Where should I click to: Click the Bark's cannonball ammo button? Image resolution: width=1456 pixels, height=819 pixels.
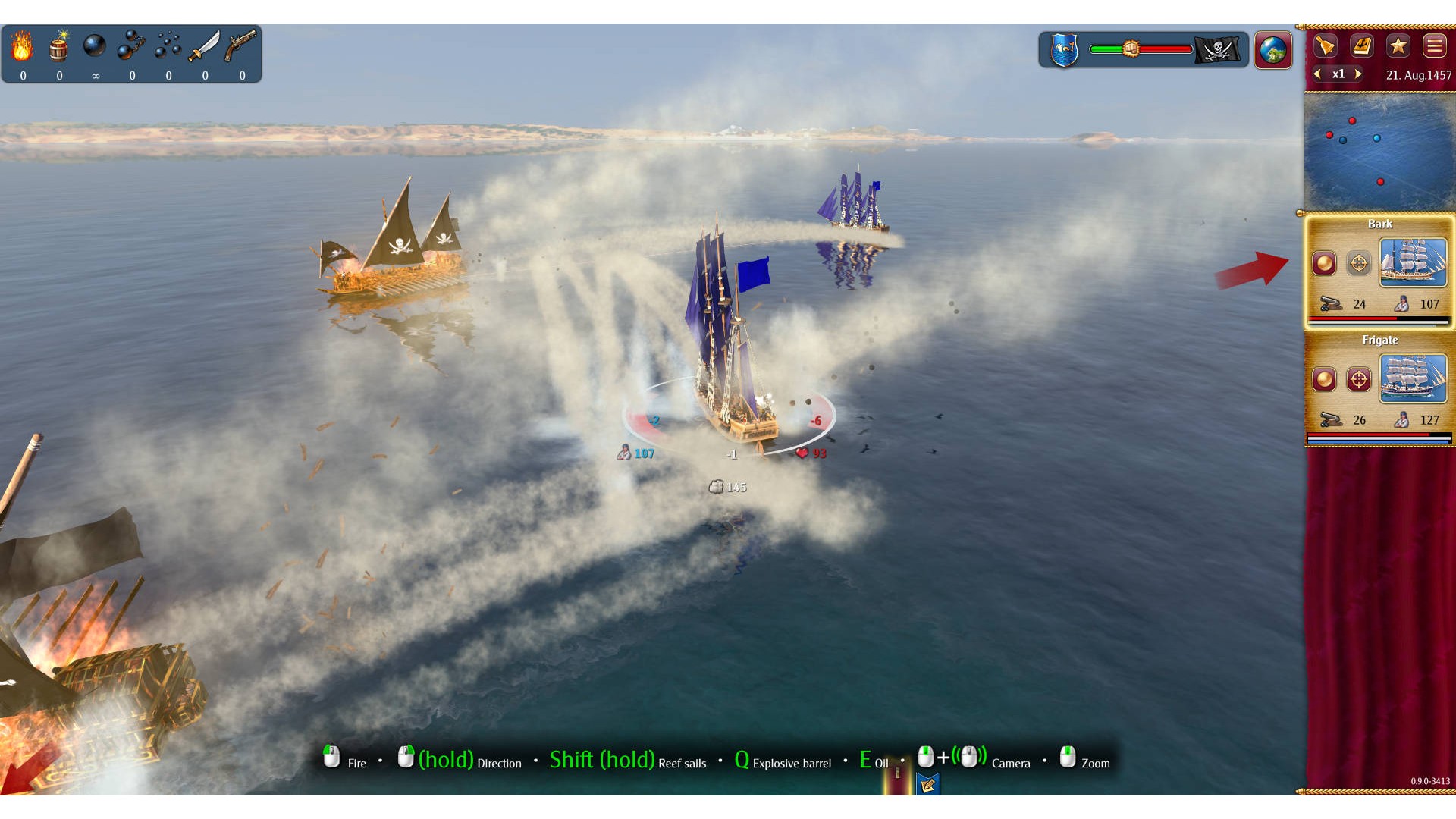tap(1325, 263)
